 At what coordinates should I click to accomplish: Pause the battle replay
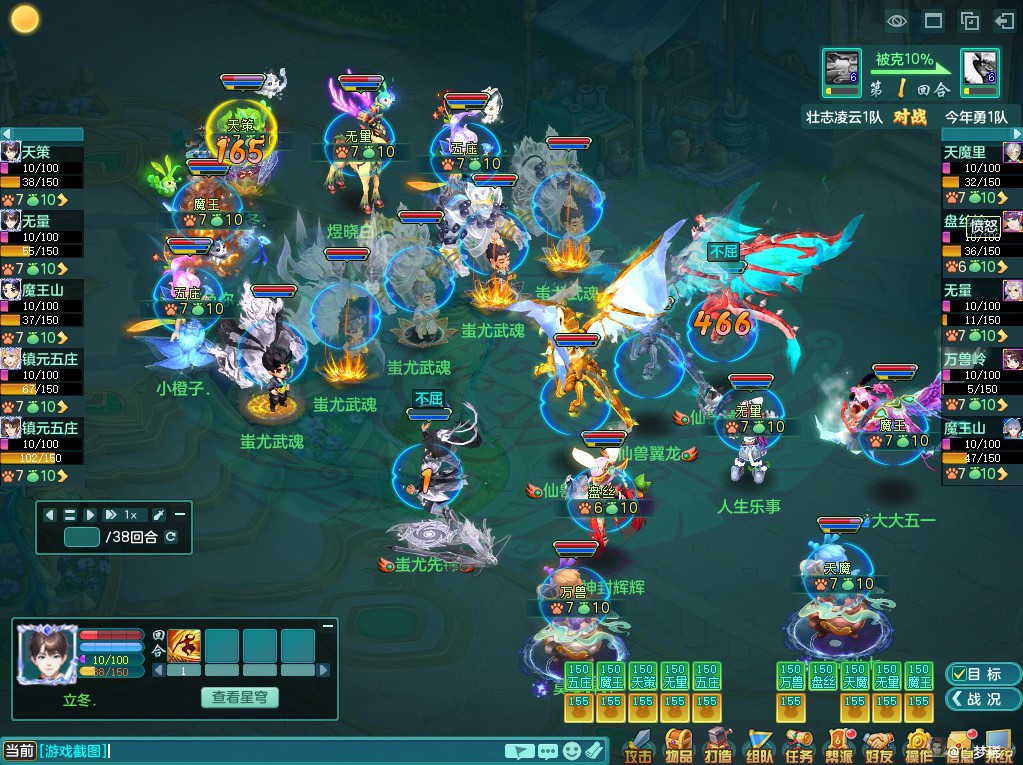tap(70, 515)
